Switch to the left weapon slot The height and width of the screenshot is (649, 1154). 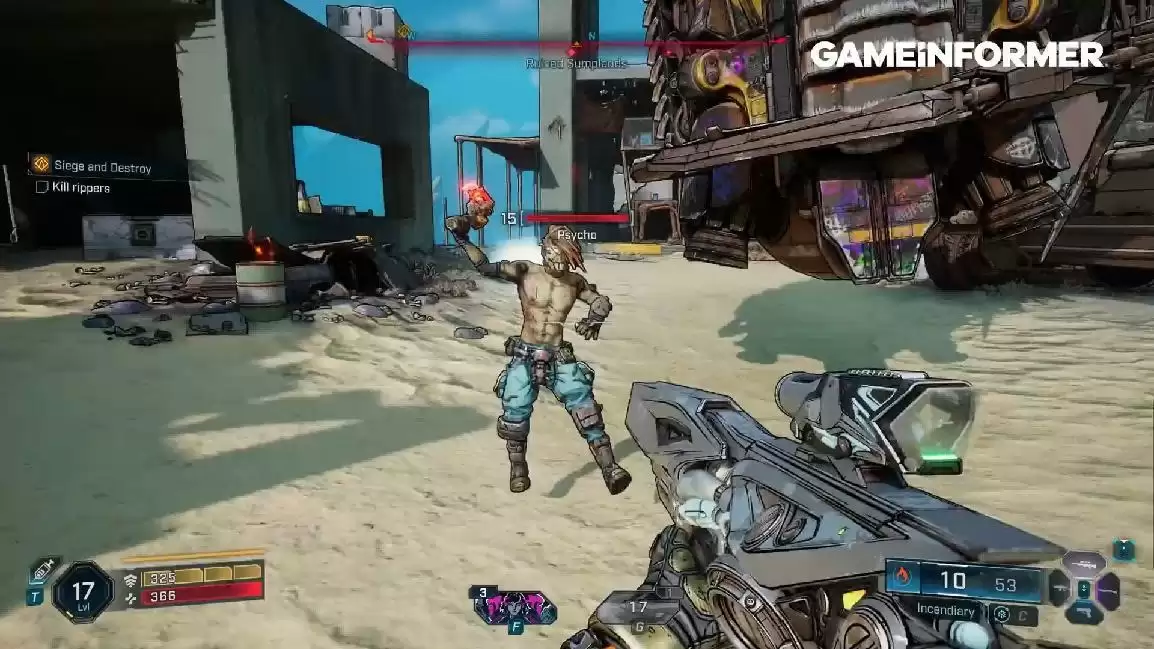click(1060, 588)
